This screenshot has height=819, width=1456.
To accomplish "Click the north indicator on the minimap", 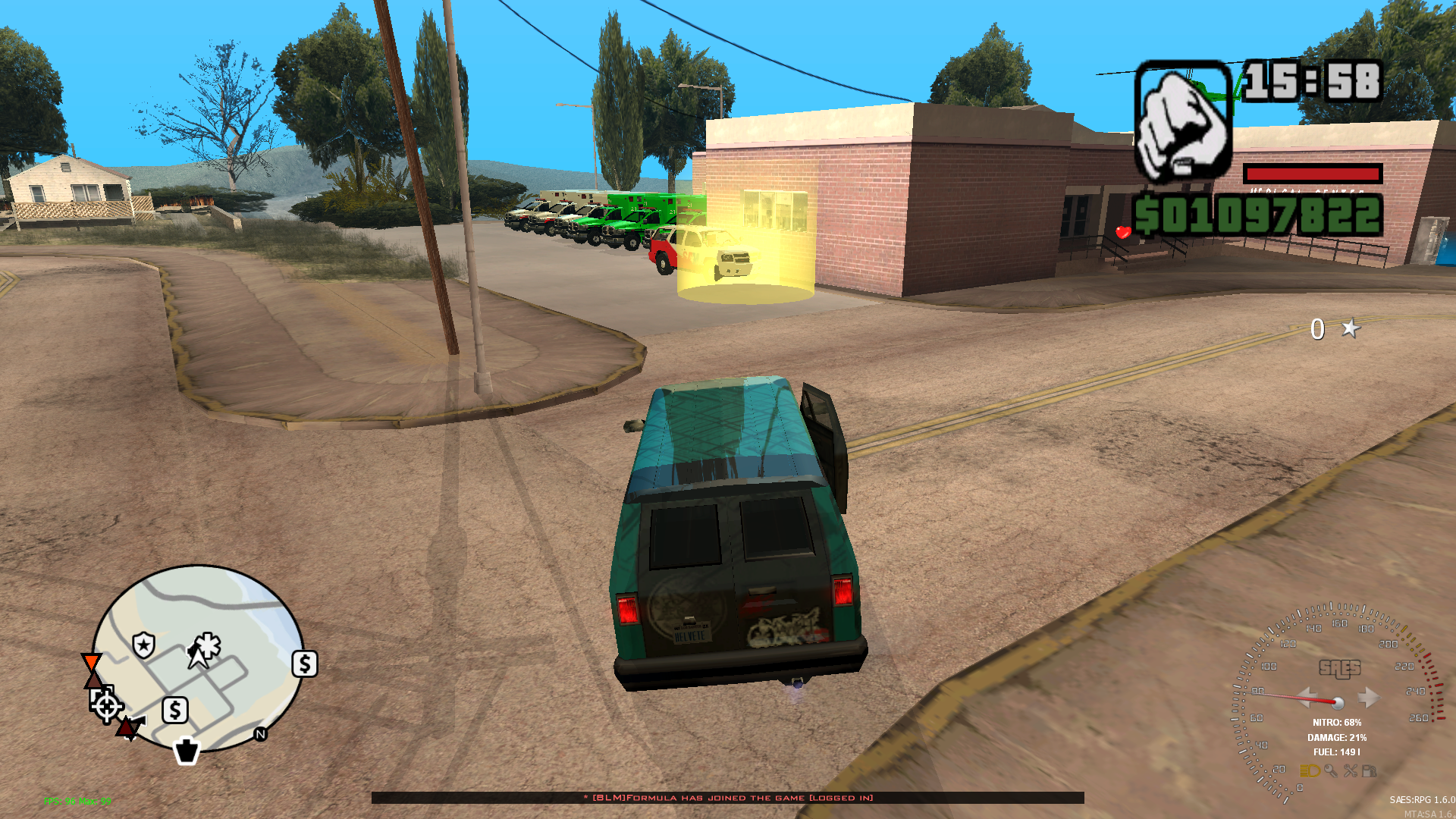I will coord(260,735).
